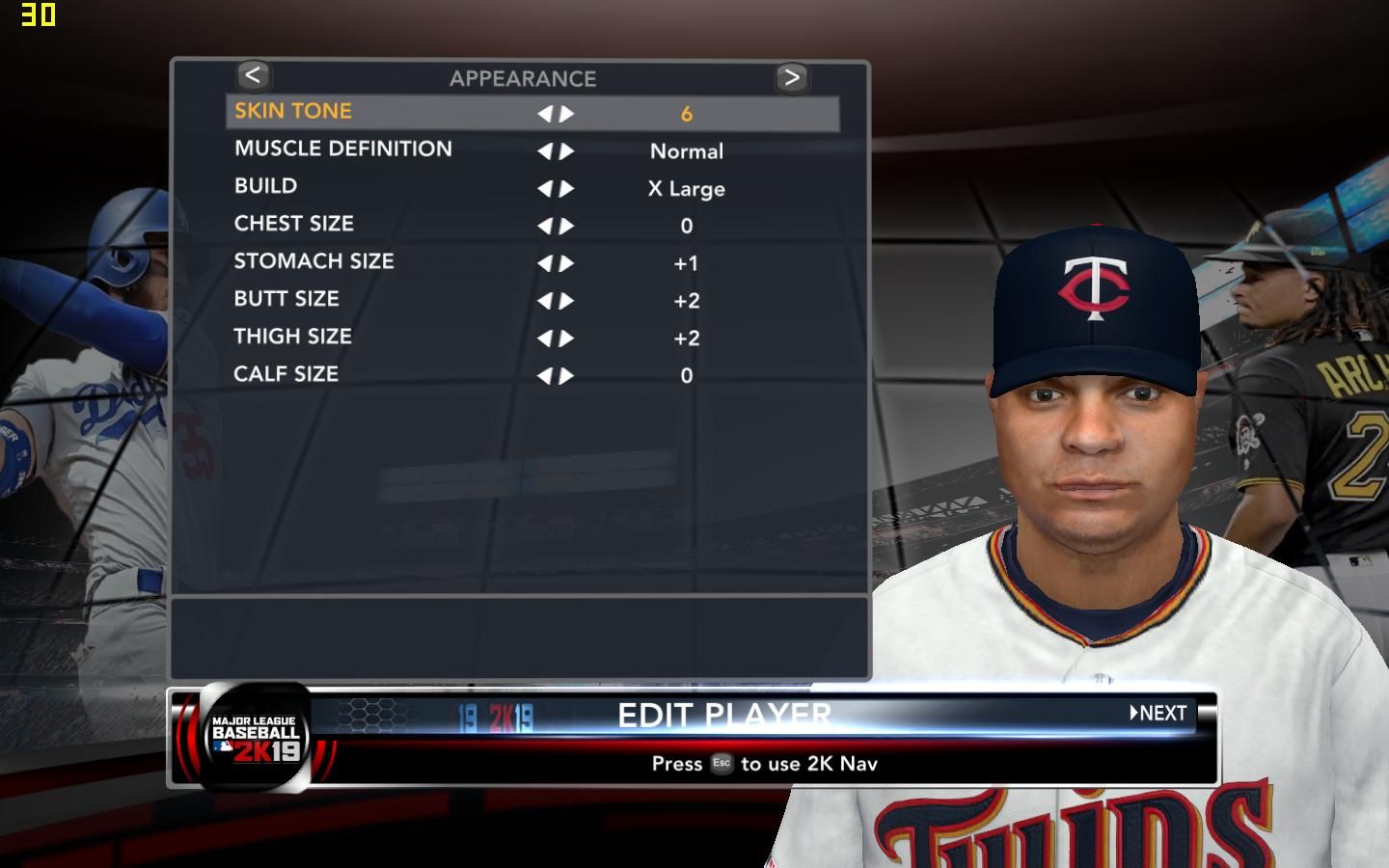Choose the Calf Size setting

[x=286, y=374]
